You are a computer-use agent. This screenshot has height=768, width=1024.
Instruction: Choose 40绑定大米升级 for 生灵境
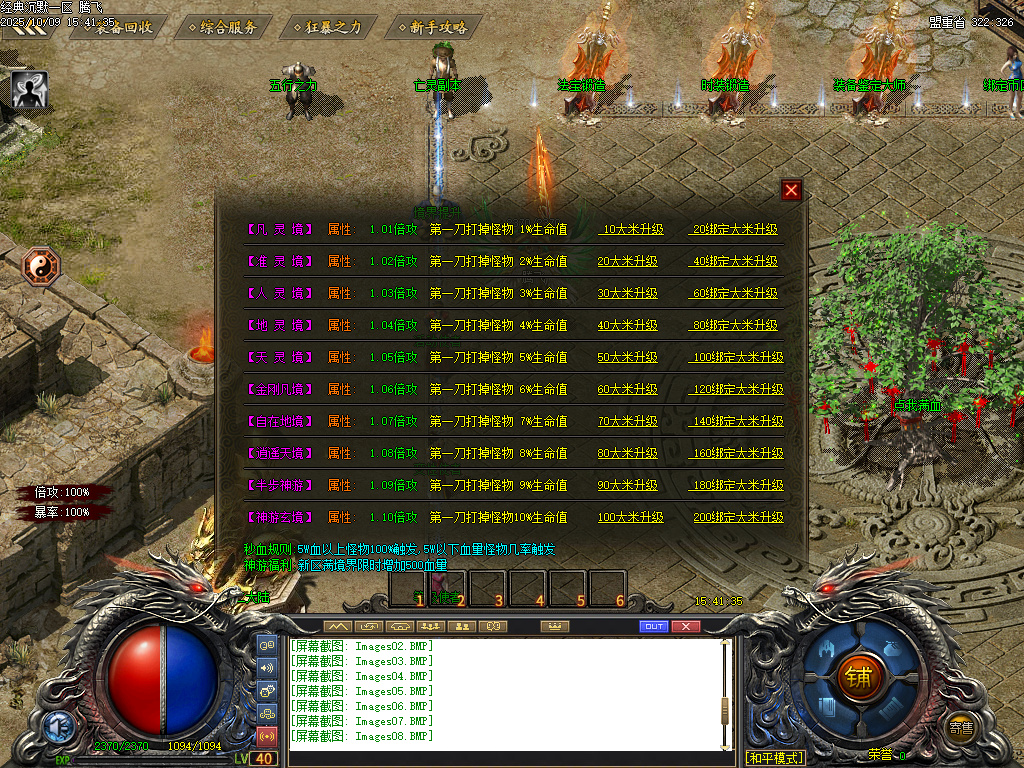point(735,261)
